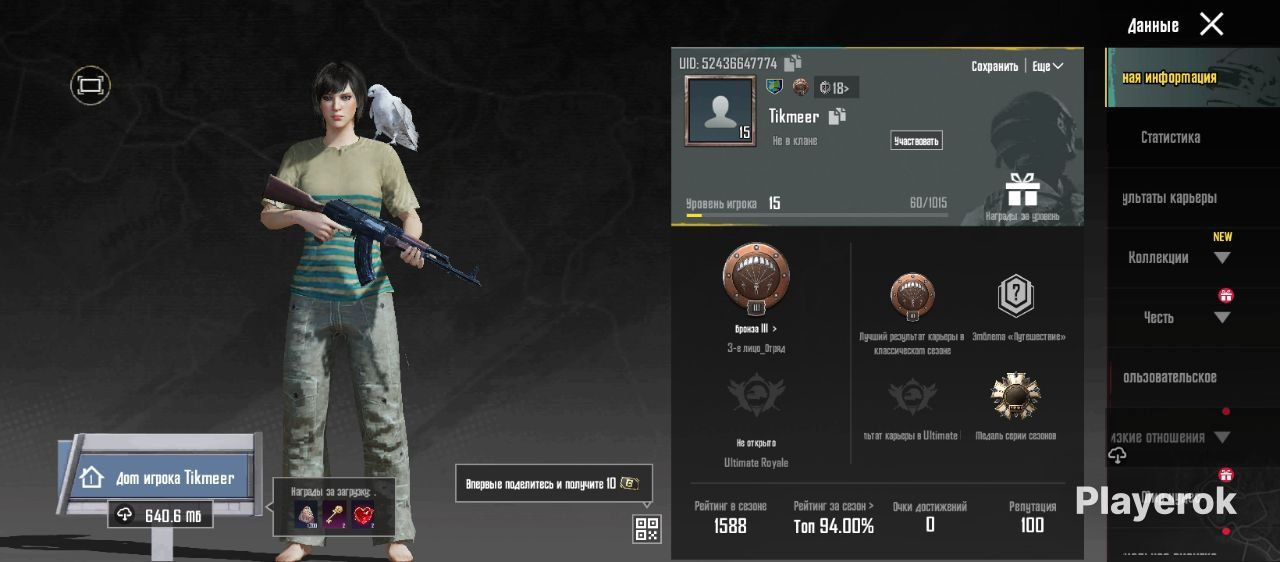Enter Tikmeer's player home
The height and width of the screenshot is (562, 1280).
coord(161,478)
